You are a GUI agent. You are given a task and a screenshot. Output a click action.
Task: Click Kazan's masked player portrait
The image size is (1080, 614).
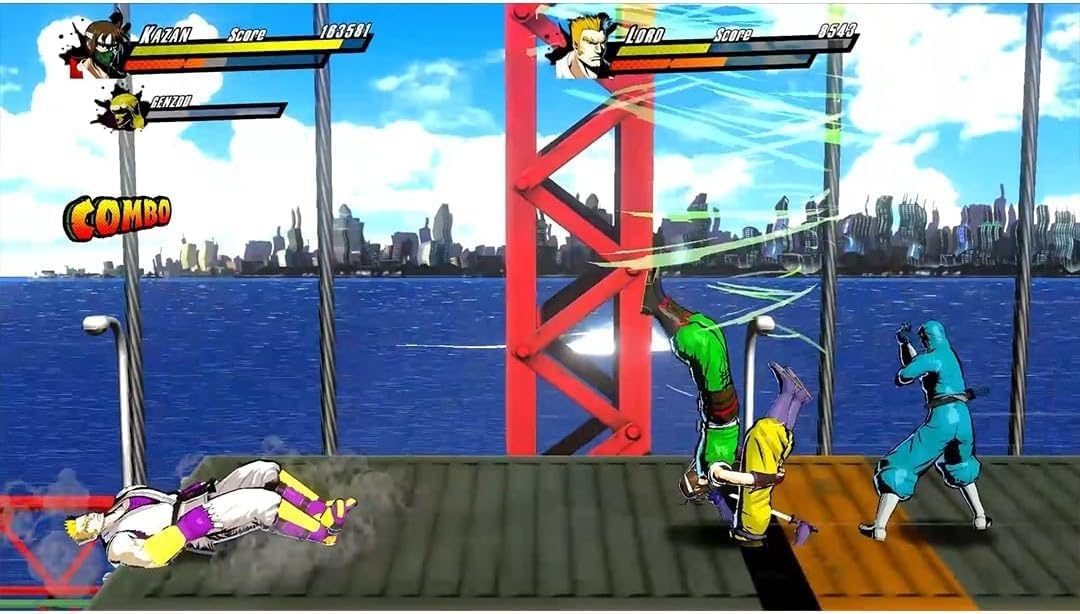pyautogui.click(x=102, y=47)
